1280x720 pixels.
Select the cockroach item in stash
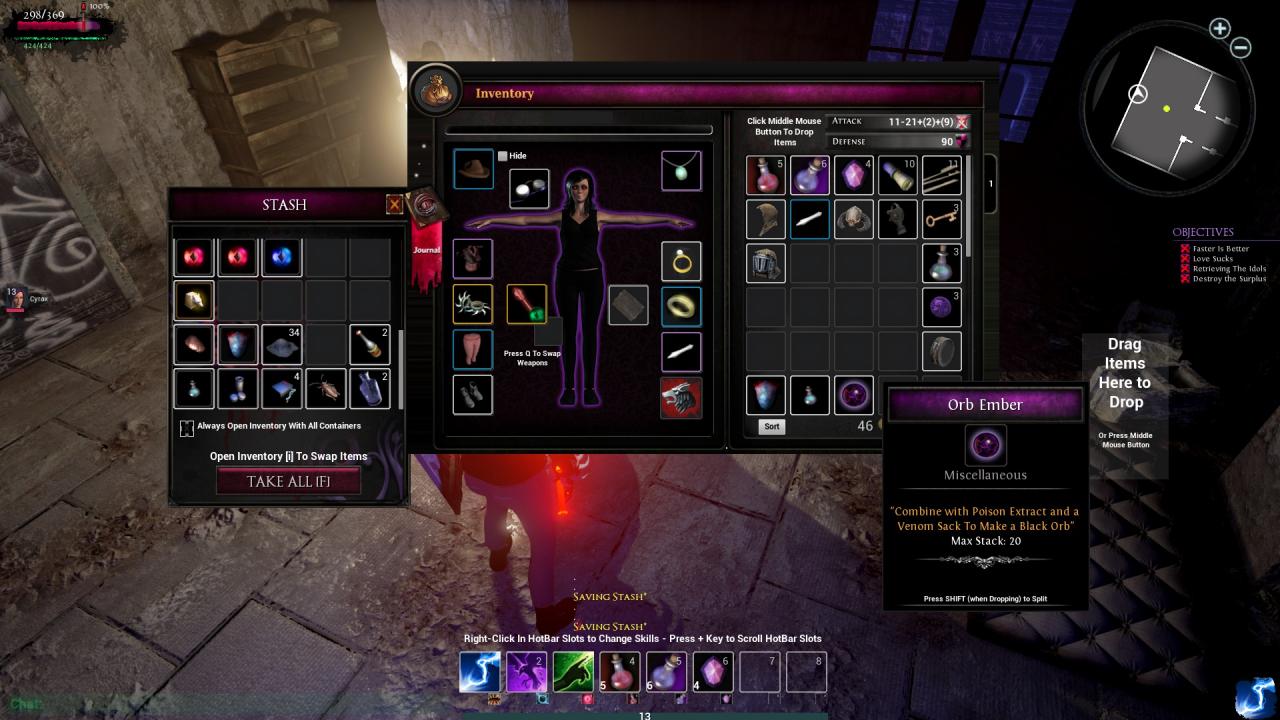click(325, 388)
